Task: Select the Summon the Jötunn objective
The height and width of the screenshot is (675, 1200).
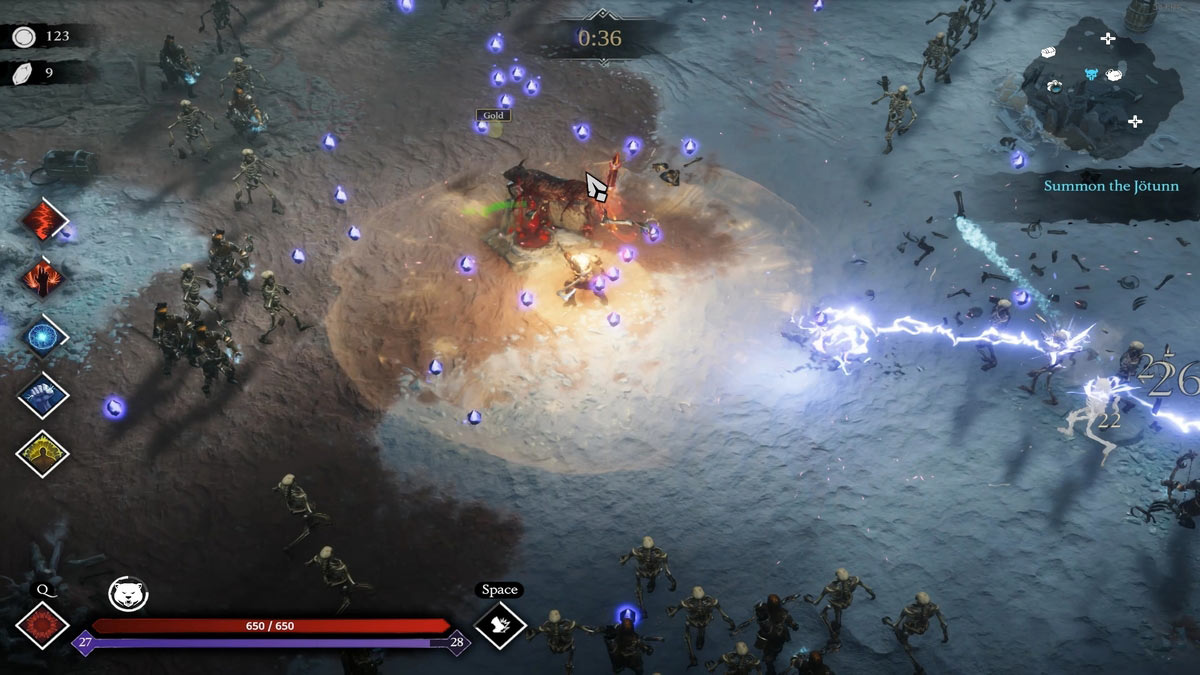Action: tap(1111, 186)
